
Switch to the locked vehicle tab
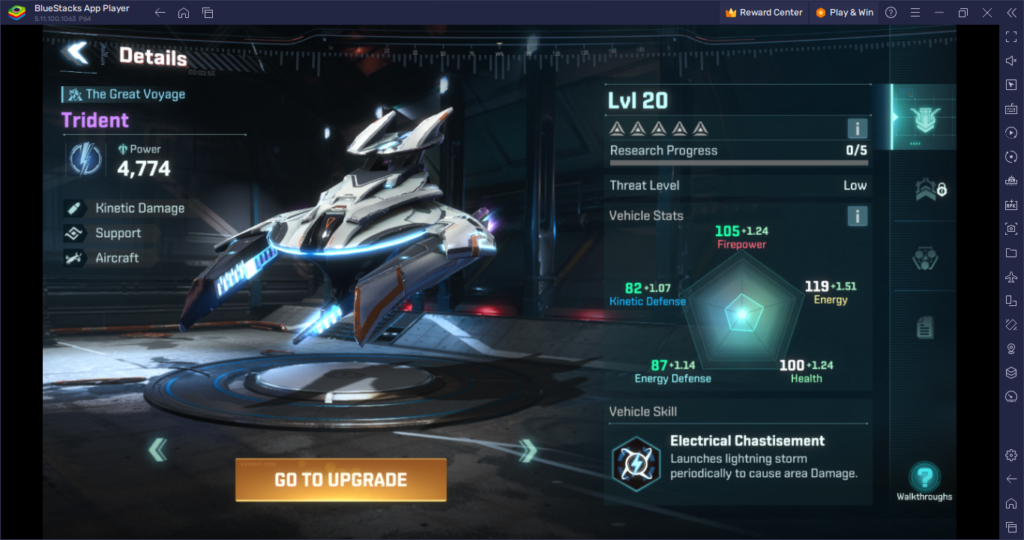pyautogui.click(x=926, y=188)
